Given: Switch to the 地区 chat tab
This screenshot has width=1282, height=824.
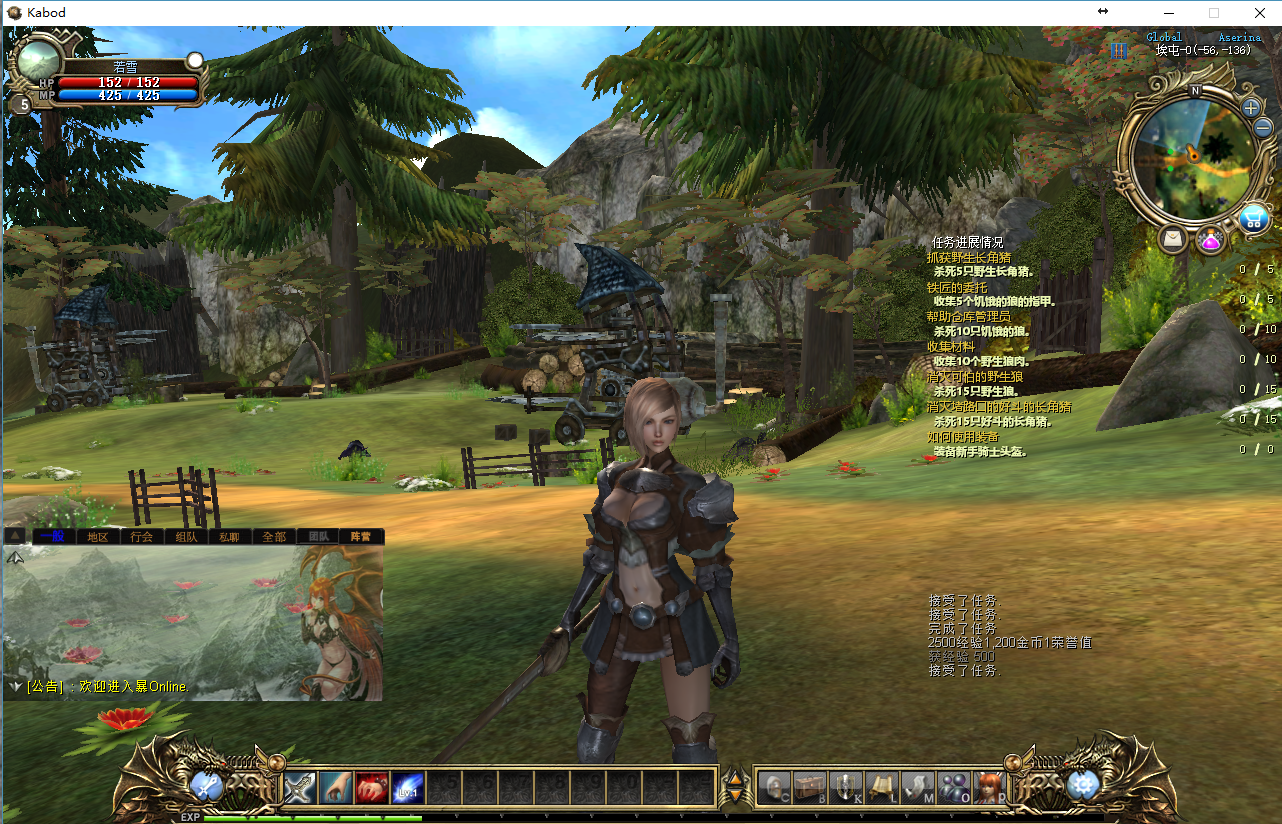Looking at the screenshot, I should click(x=98, y=537).
